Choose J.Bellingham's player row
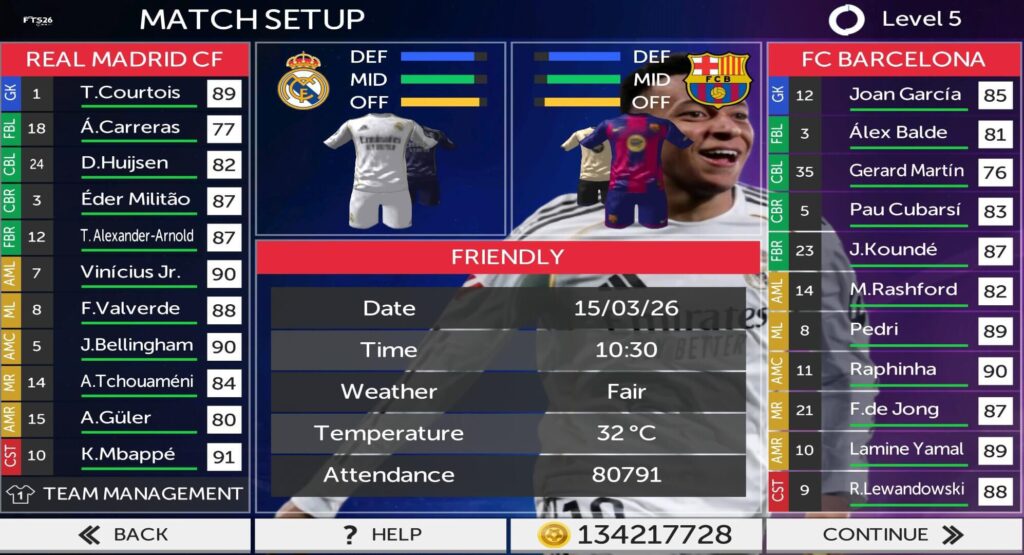This screenshot has width=1024, height=555. (x=136, y=346)
